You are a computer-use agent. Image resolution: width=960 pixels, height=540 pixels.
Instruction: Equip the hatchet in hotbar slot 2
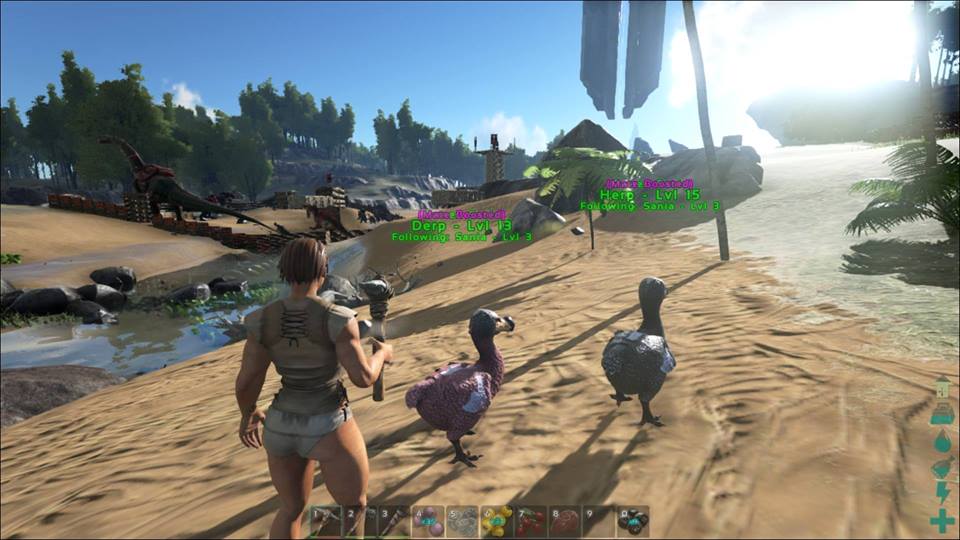coord(361,521)
